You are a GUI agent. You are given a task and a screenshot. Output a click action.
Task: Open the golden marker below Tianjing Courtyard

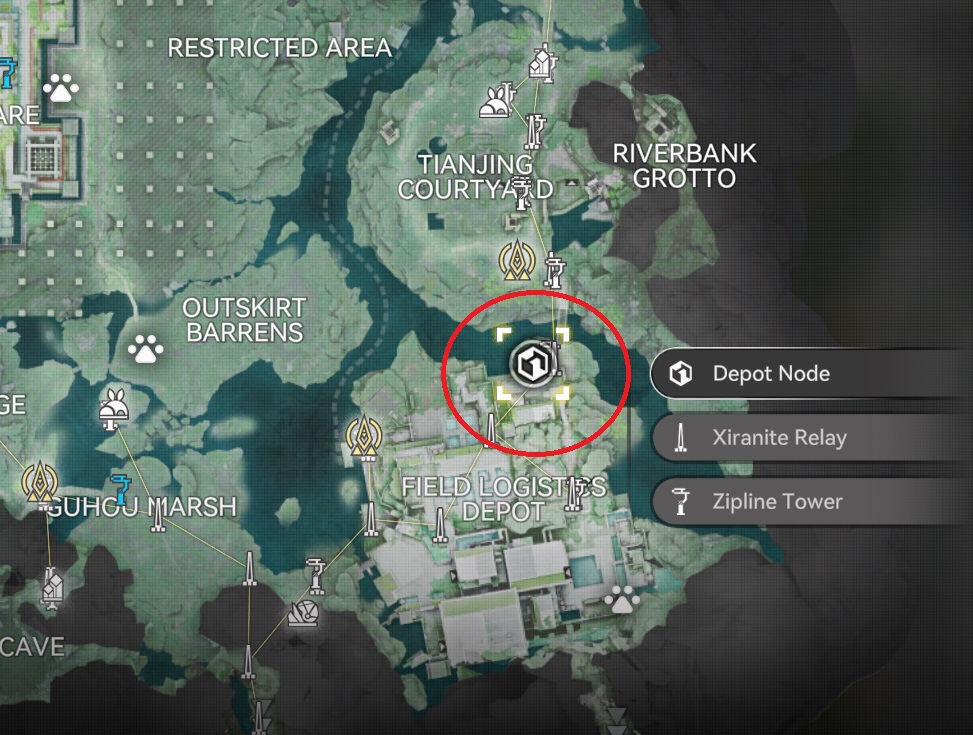click(515, 262)
